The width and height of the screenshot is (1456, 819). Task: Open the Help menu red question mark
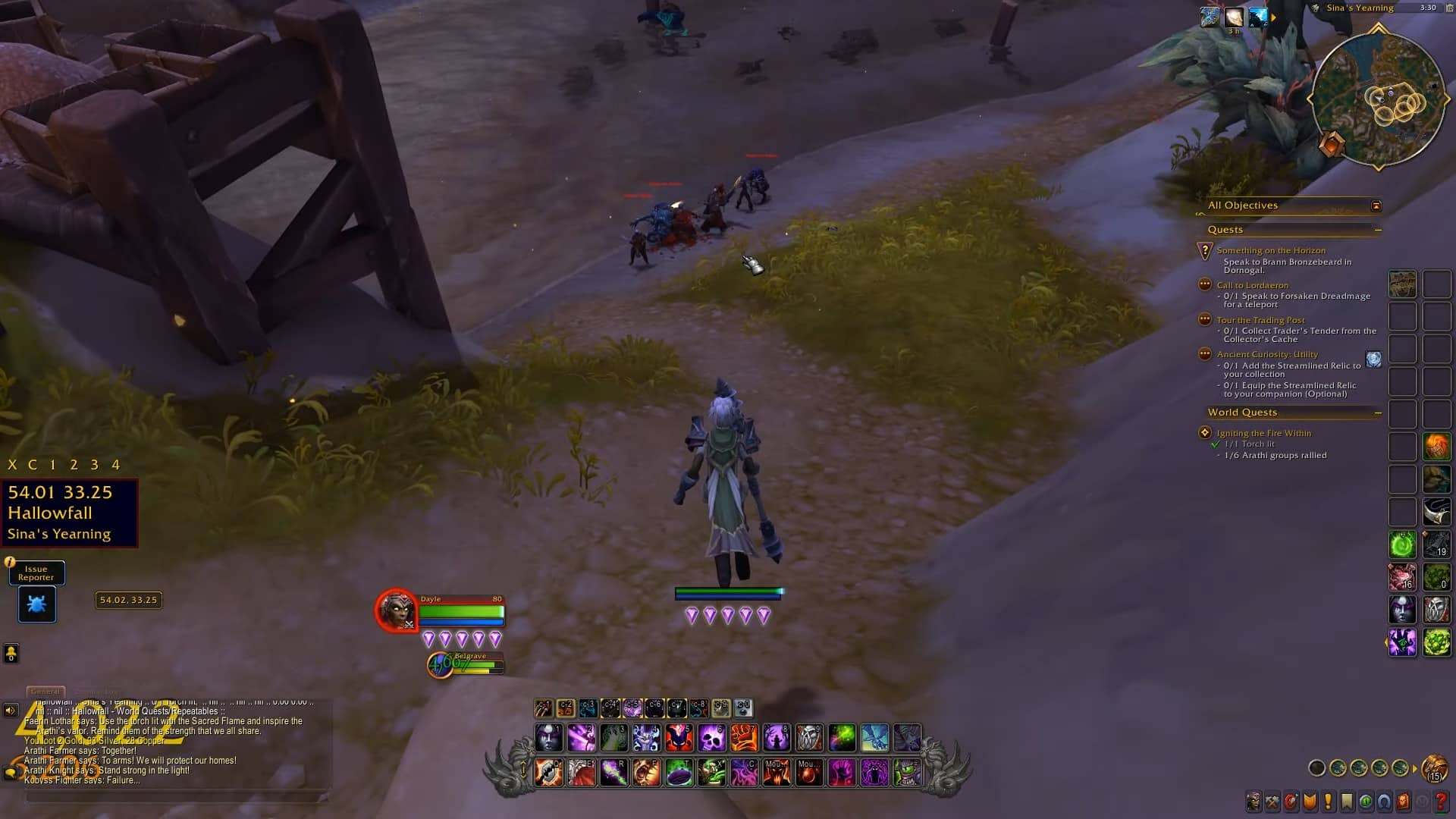(x=1439, y=801)
